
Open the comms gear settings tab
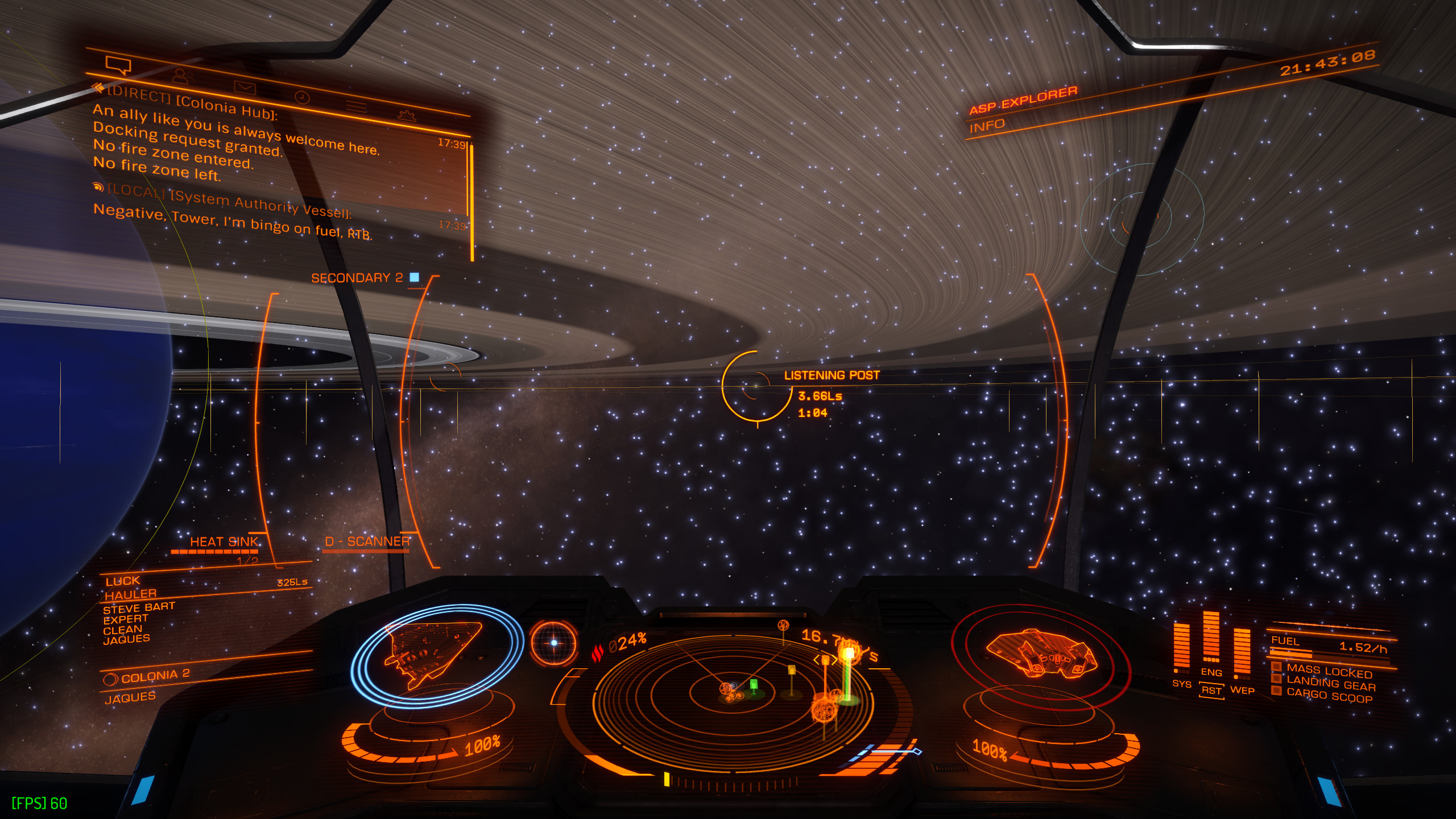click(x=407, y=115)
